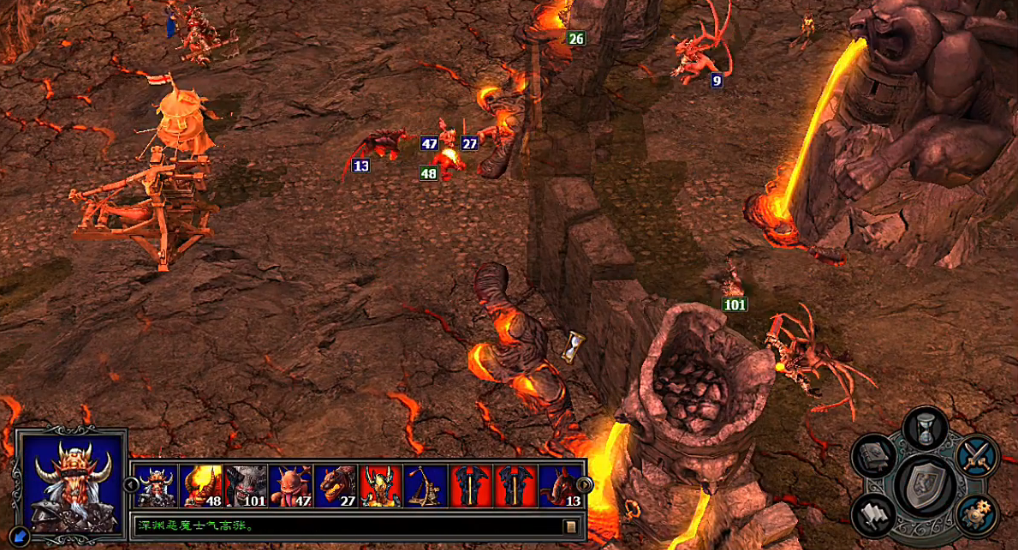
Task: Open the spellbook
Action: (872, 456)
